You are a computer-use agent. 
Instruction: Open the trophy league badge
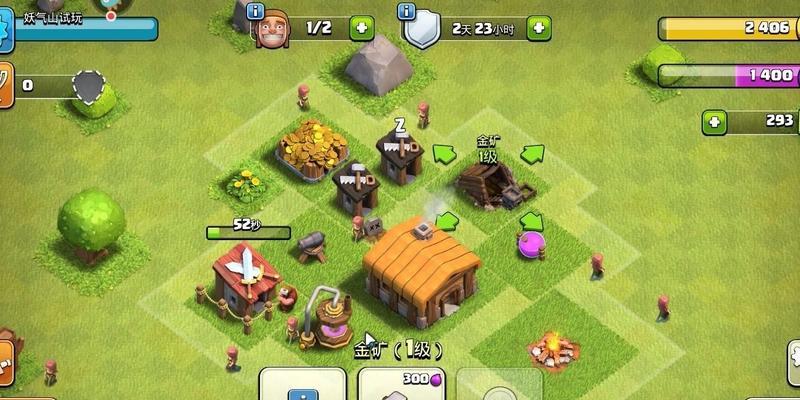[x=90, y=85]
